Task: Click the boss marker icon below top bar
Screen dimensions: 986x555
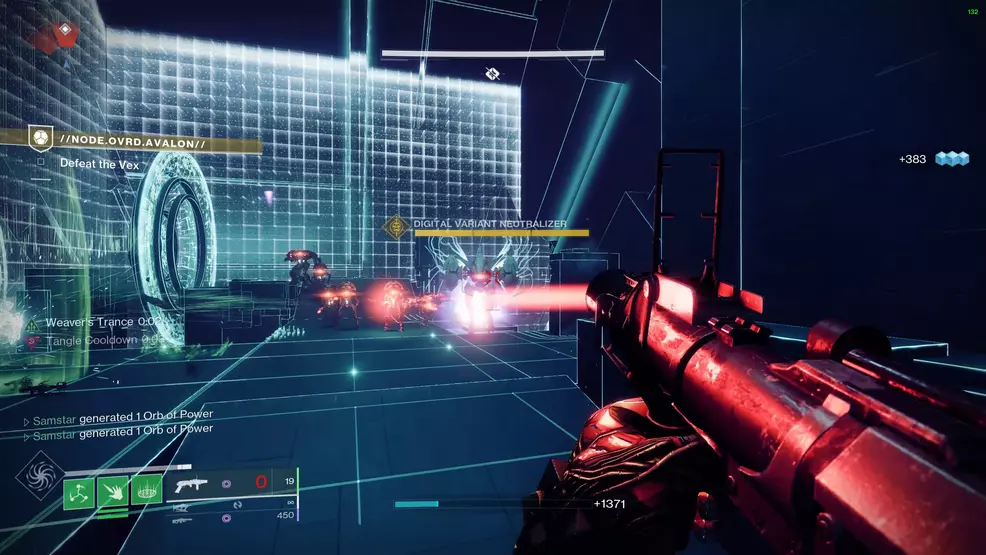Action: [x=492, y=73]
